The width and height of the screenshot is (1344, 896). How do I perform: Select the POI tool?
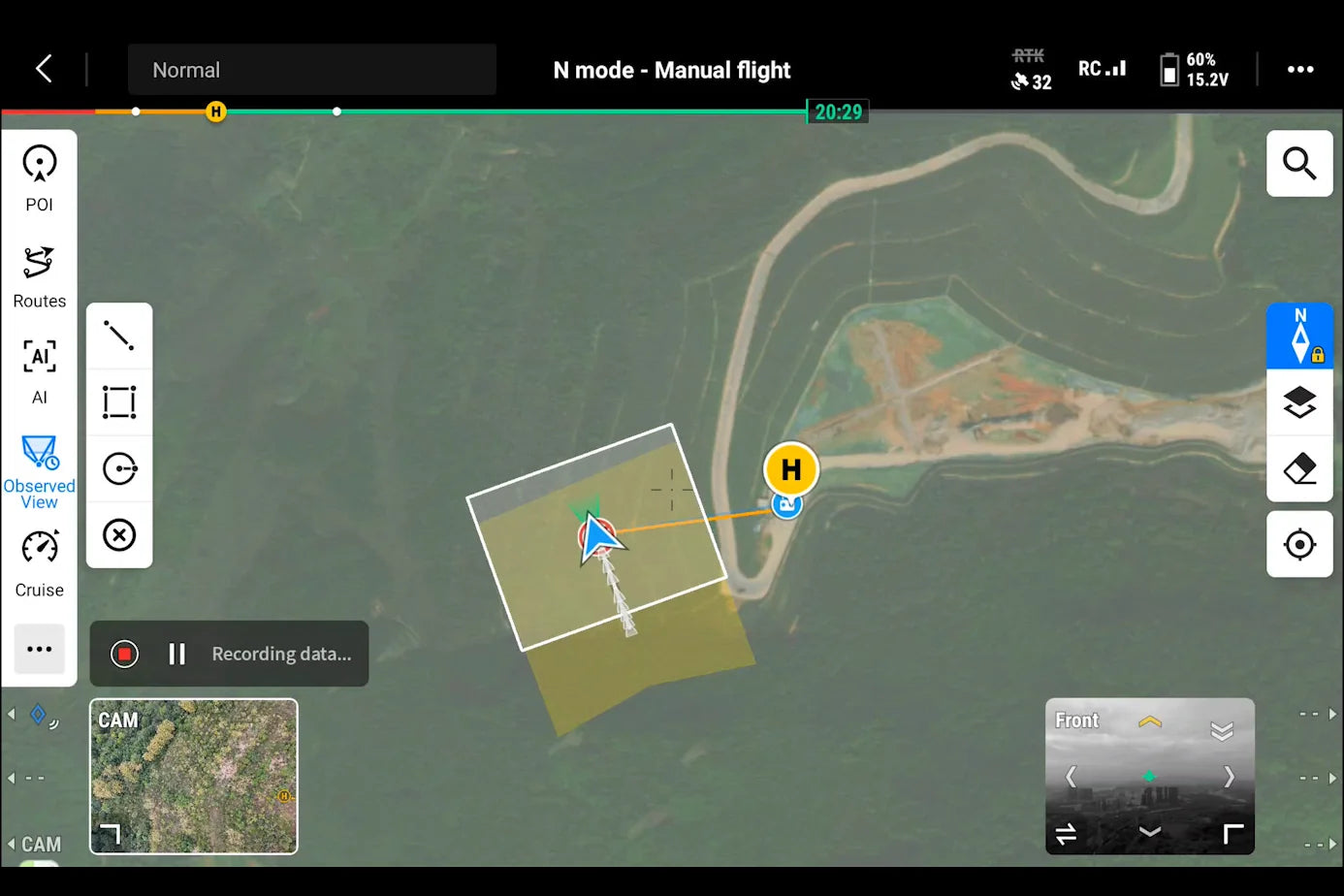click(39, 175)
